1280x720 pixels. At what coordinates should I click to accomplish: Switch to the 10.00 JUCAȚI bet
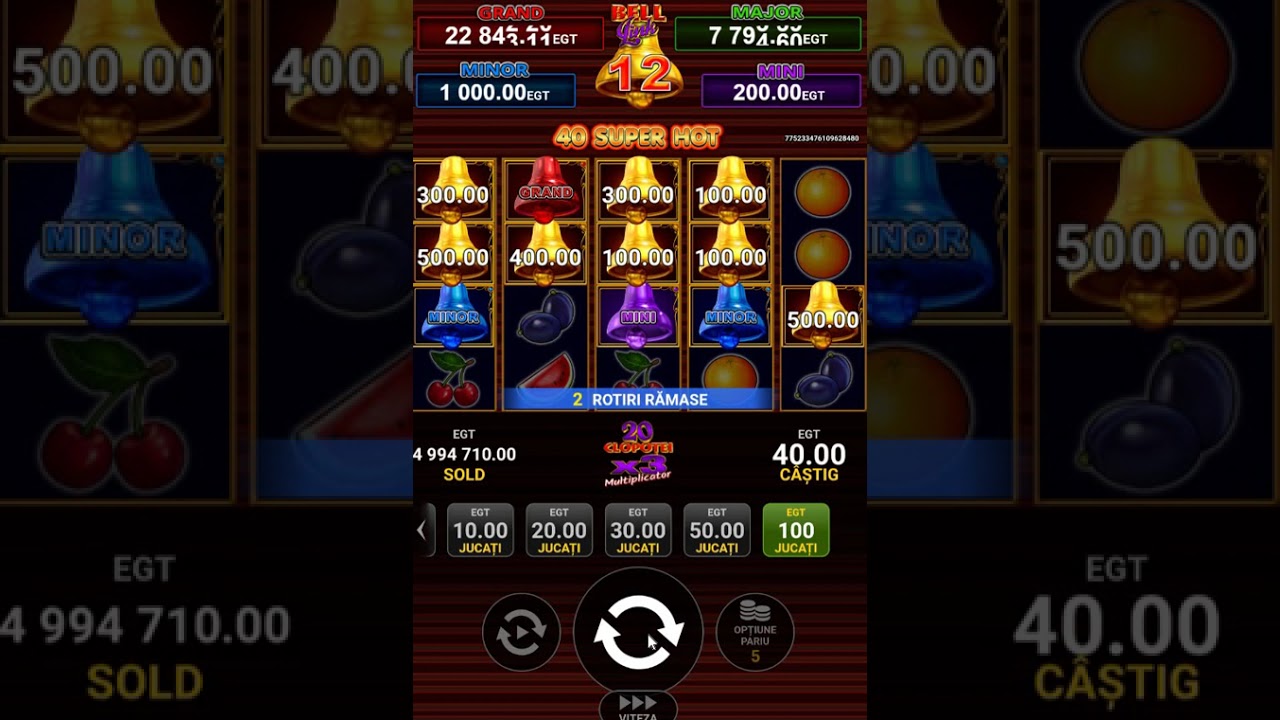(x=480, y=529)
